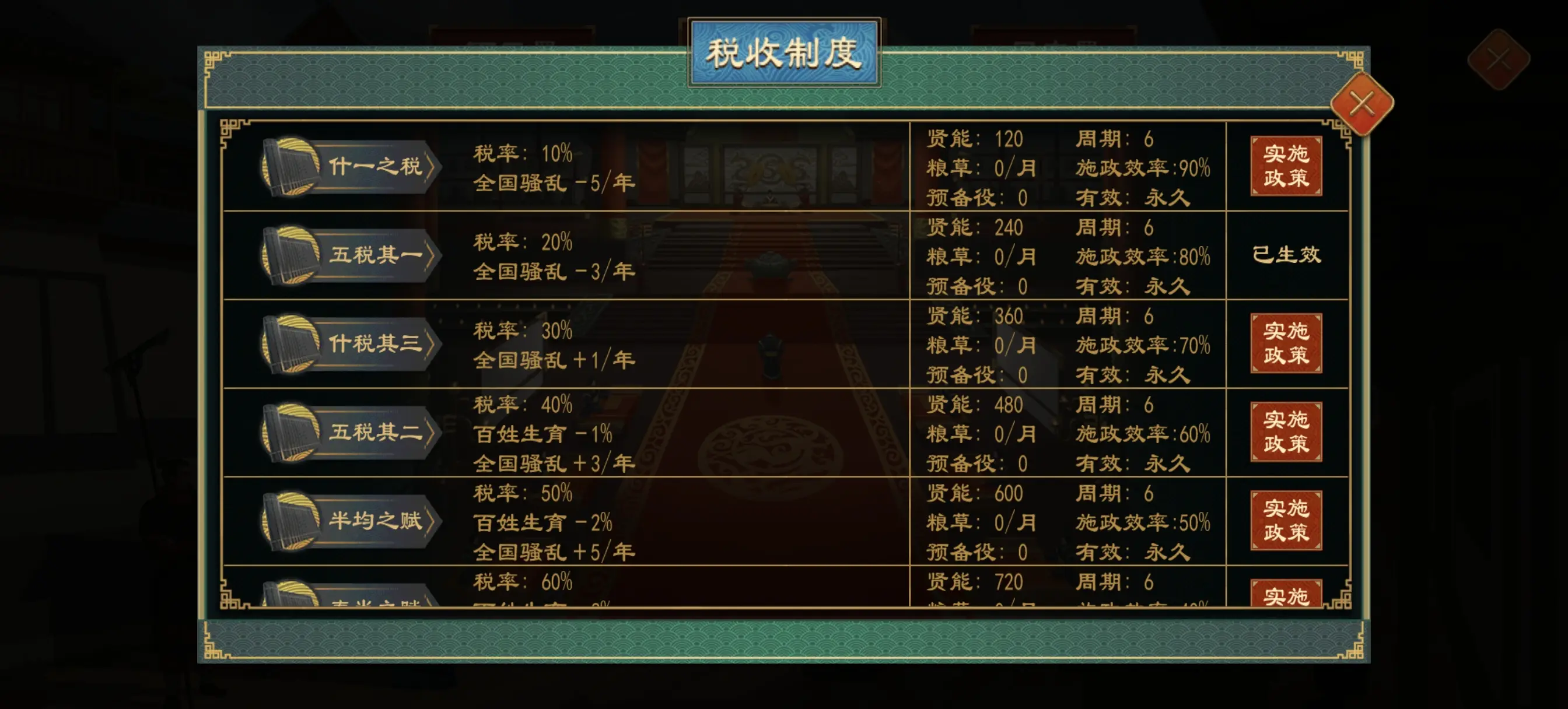The image size is (1568, 709).
Task: Click the 已生效 status of 五税其一
Action: point(1286,255)
